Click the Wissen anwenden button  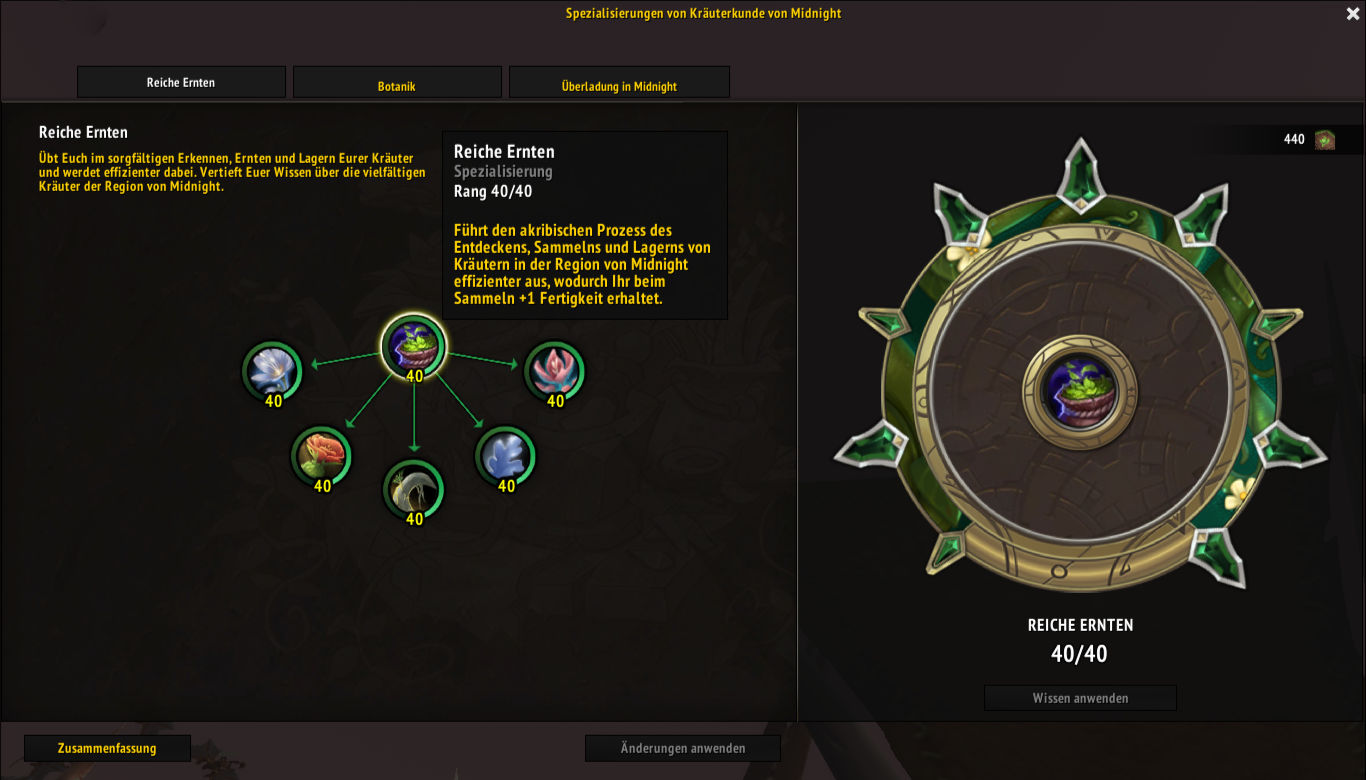pyautogui.click(x=1080, y=698)
